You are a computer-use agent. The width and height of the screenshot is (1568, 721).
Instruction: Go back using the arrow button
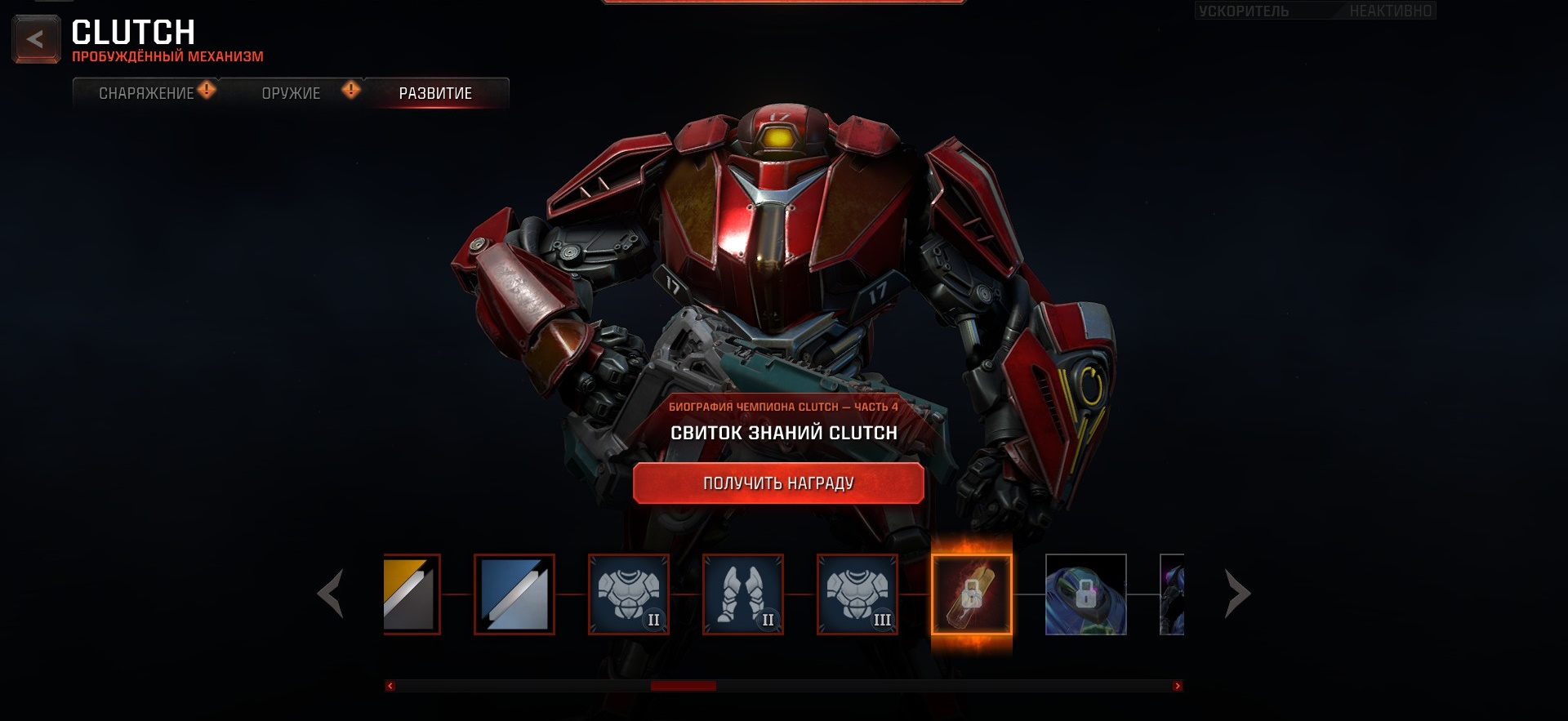click(35, 39)
